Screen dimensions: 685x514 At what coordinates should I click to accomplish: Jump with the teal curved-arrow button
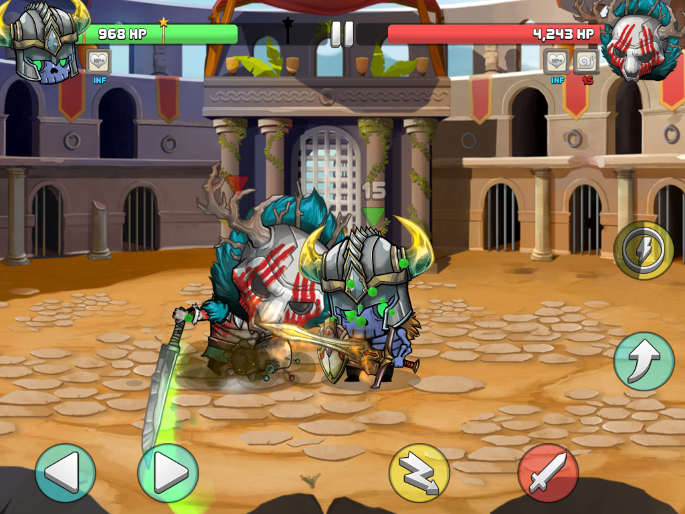643,361
